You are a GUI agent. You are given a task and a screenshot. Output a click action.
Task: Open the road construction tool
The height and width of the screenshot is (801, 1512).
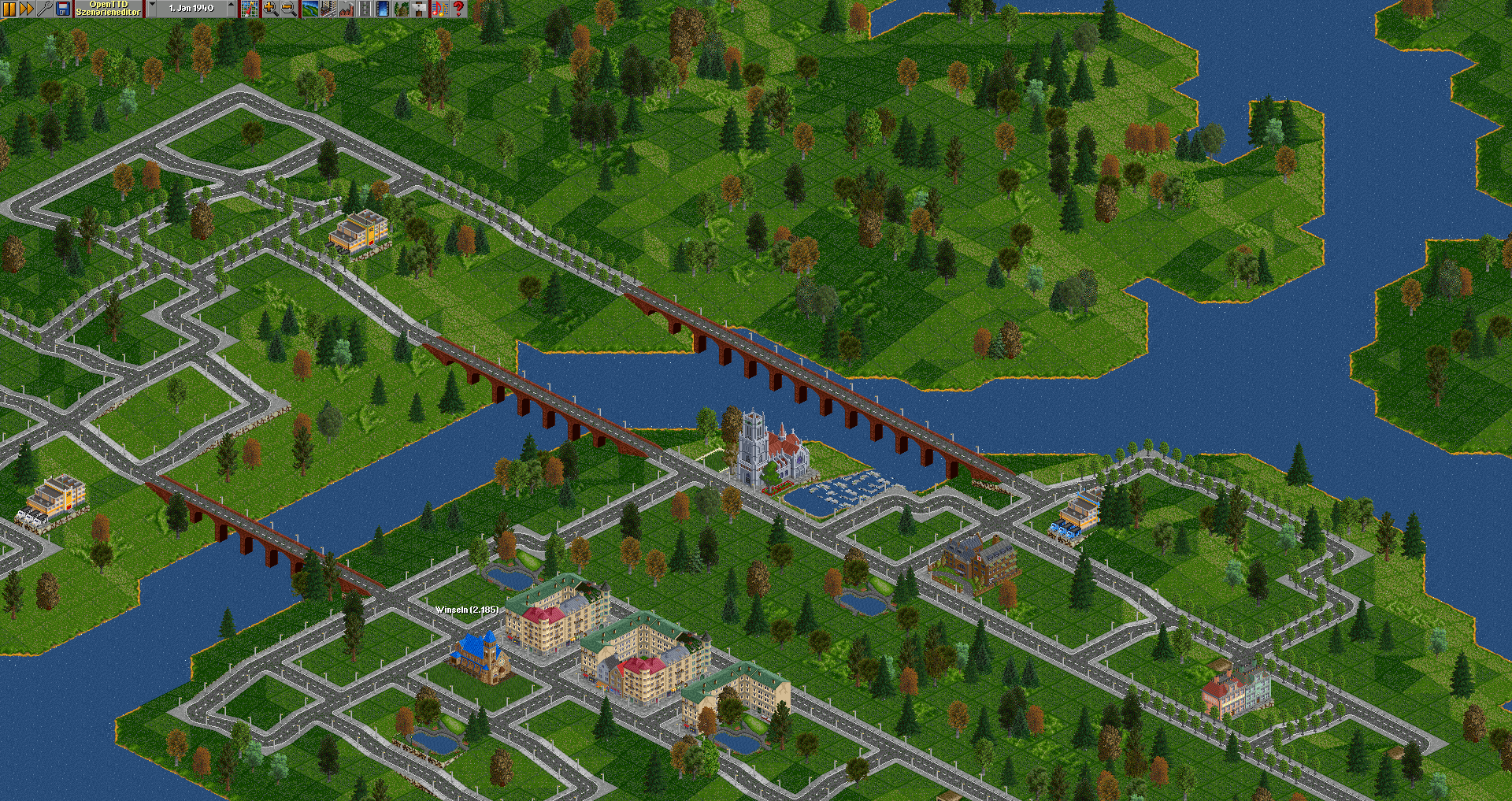coord(365,9)
